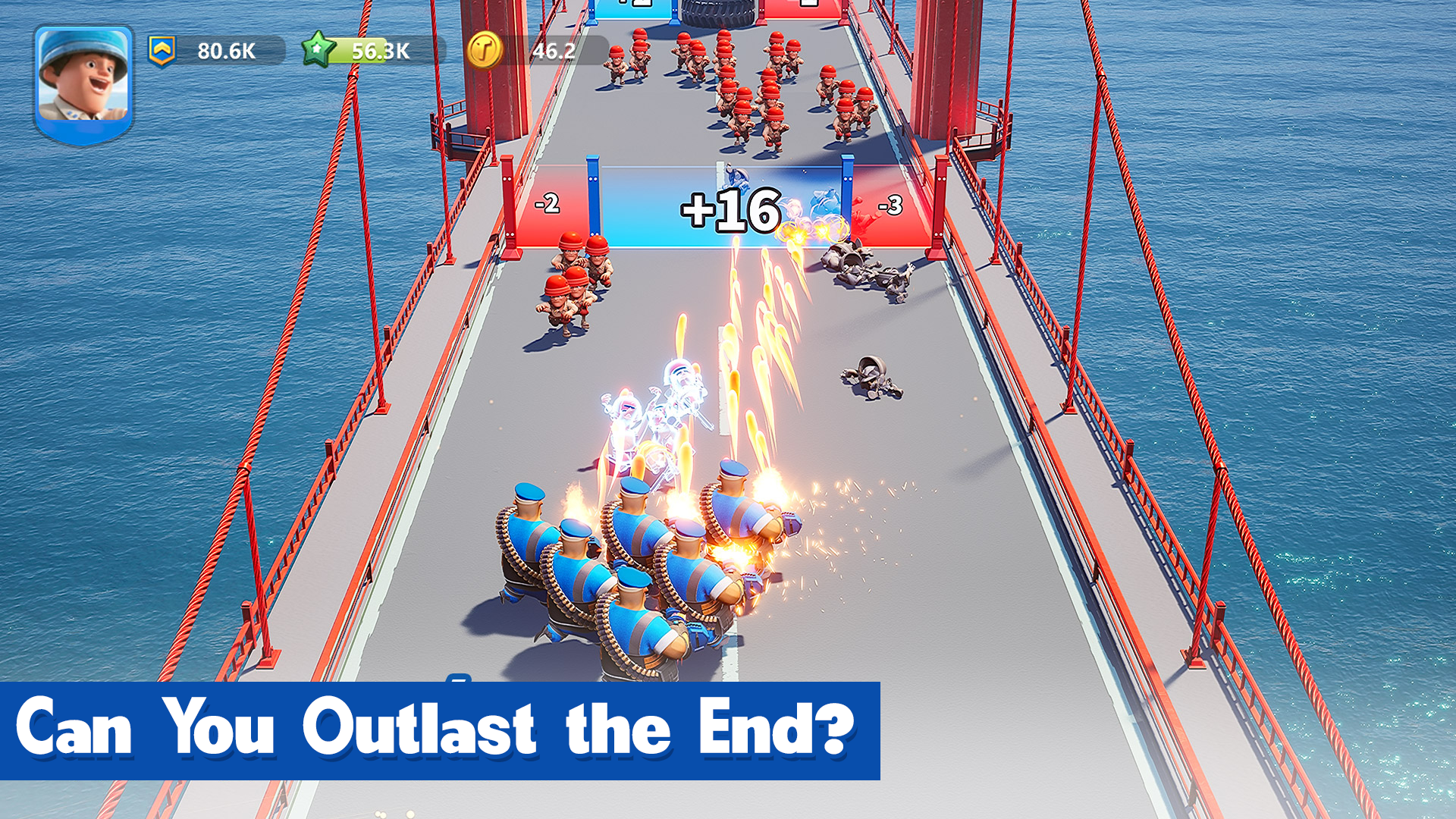Image resolution: width=1456 pixels, height=819 pixels.
Task: Tap the 'Can You Outlast the End?' banner
Action: (x=440, y=728)
